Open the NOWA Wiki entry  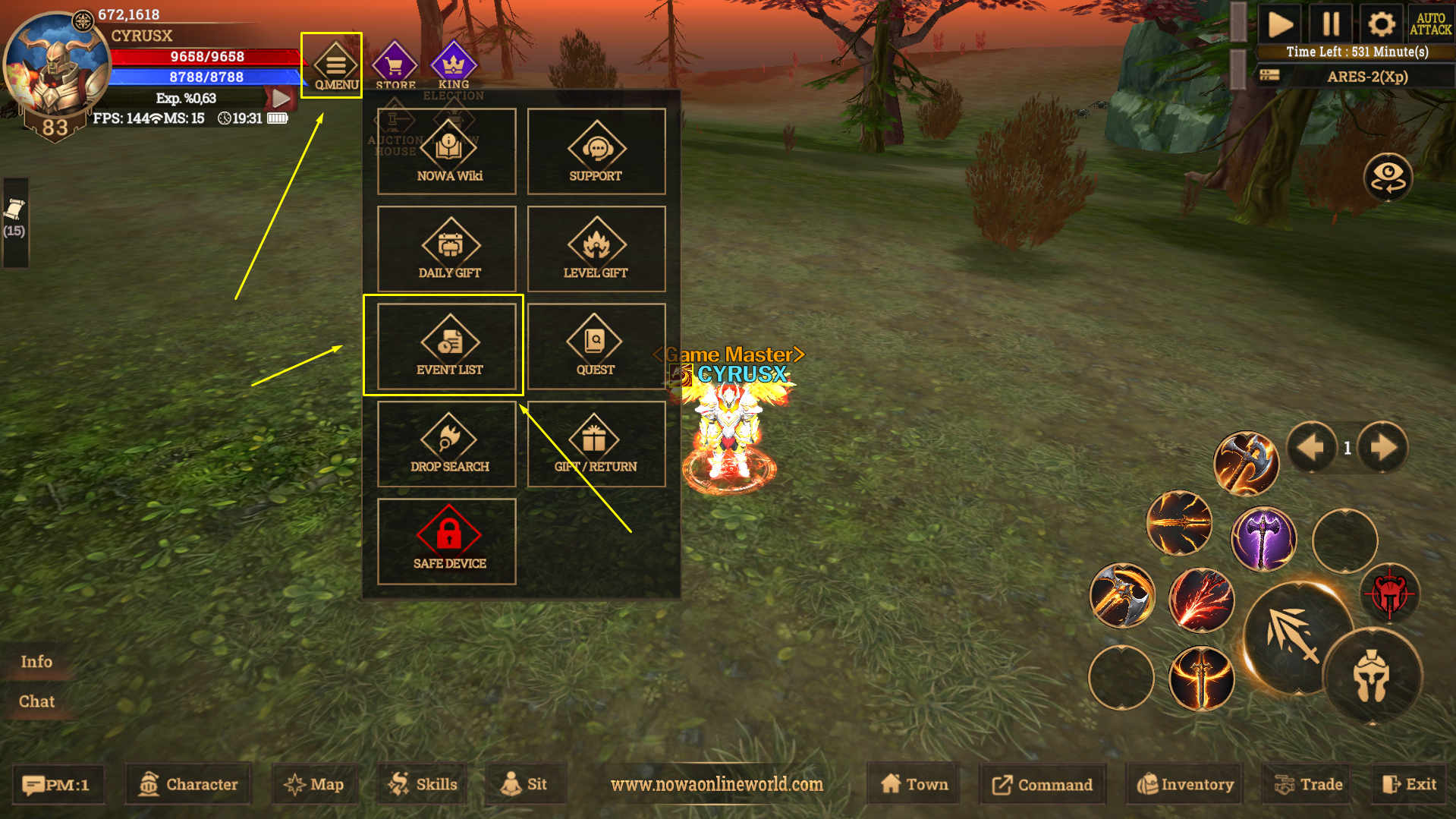[447, 152]
